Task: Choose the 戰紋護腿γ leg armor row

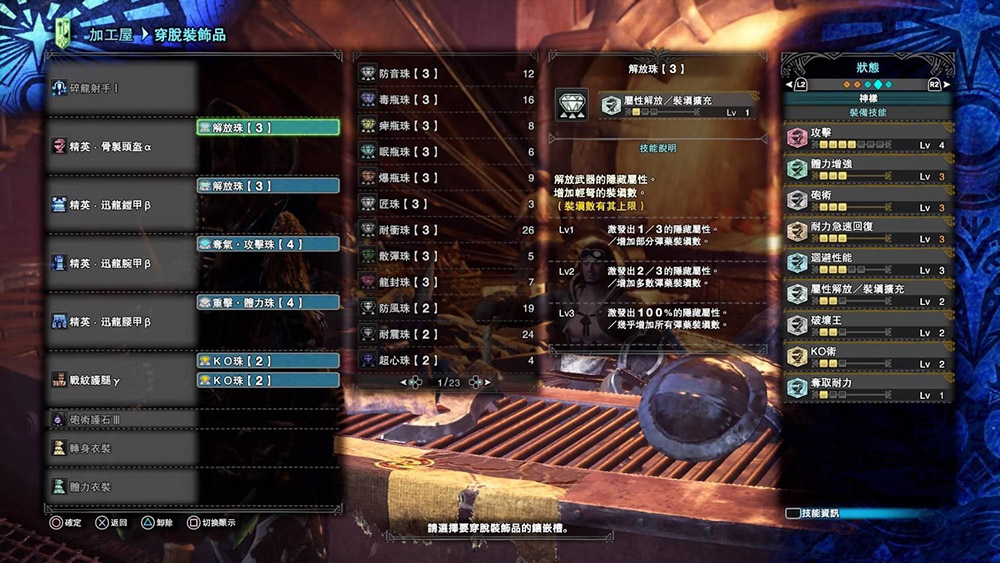Action: (x=120, y=379)
